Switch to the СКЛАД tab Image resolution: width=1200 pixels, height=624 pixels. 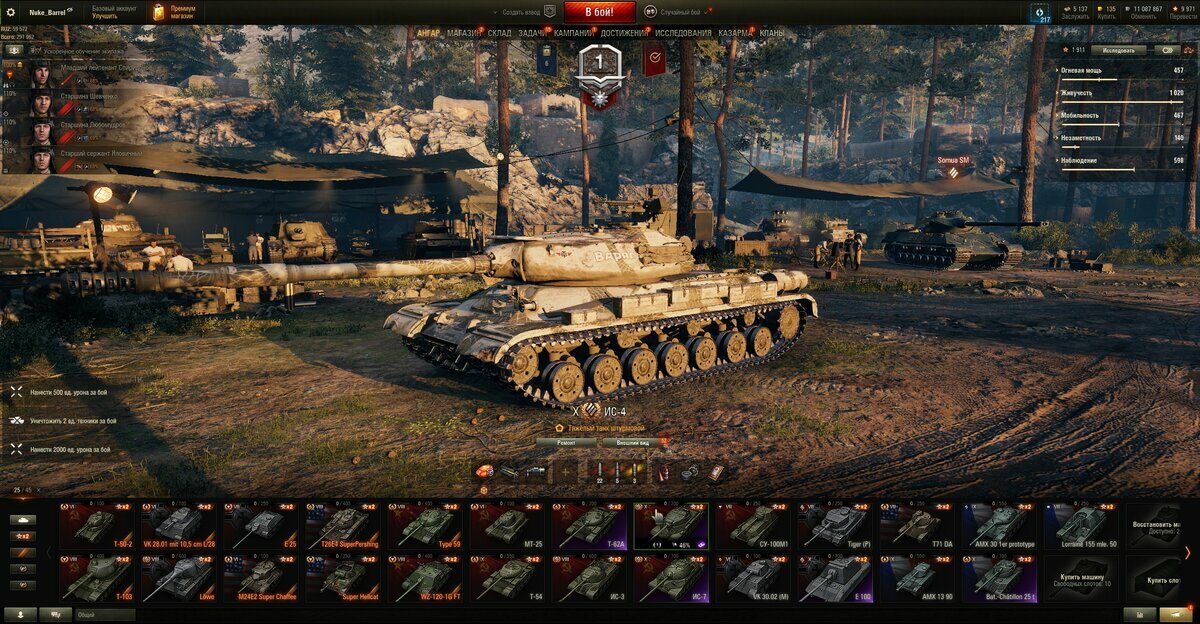(500, 33)
